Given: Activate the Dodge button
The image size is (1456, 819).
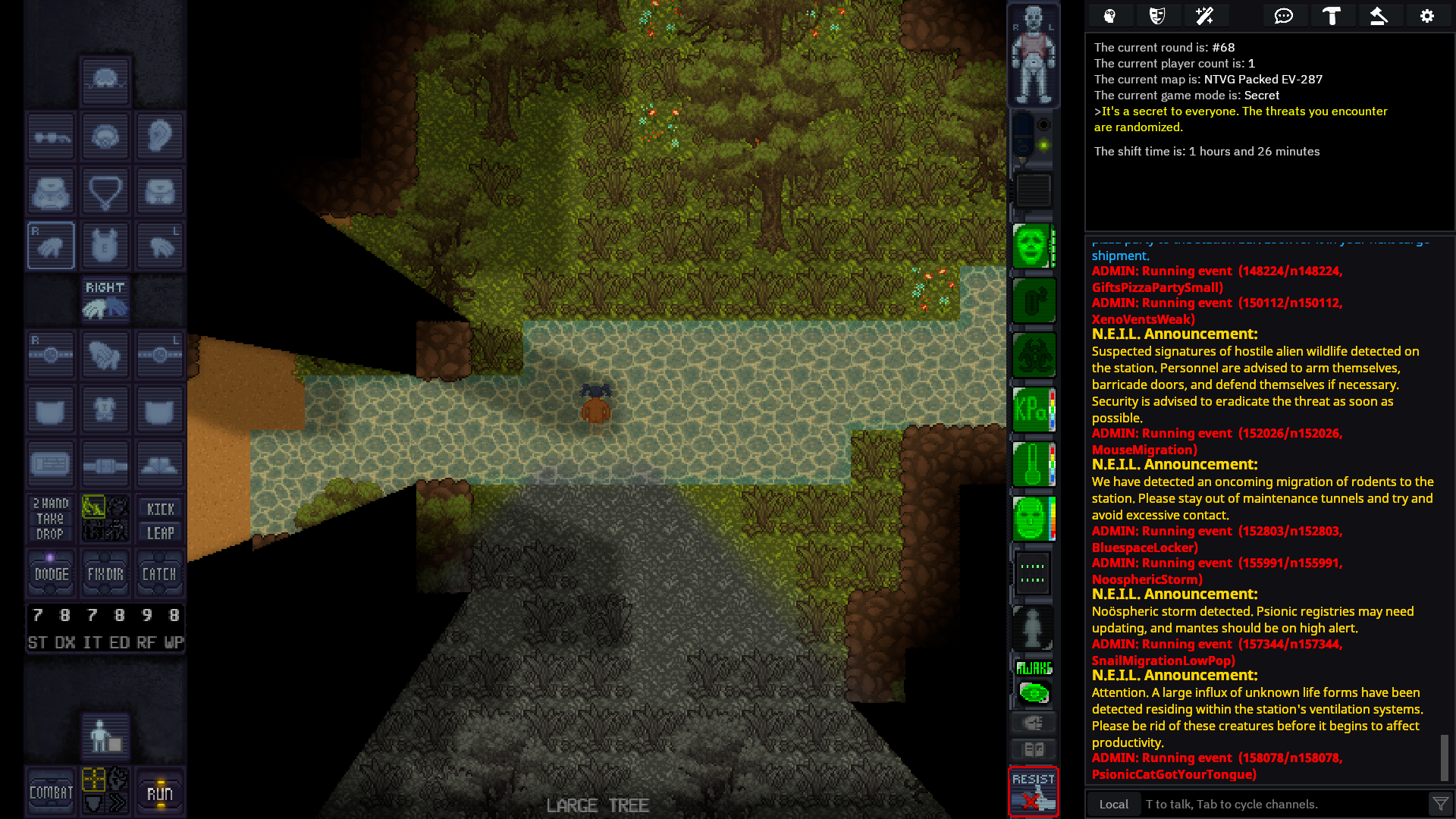Looking at the screenshot, I should pyautogui.click(x=51, y=574).
